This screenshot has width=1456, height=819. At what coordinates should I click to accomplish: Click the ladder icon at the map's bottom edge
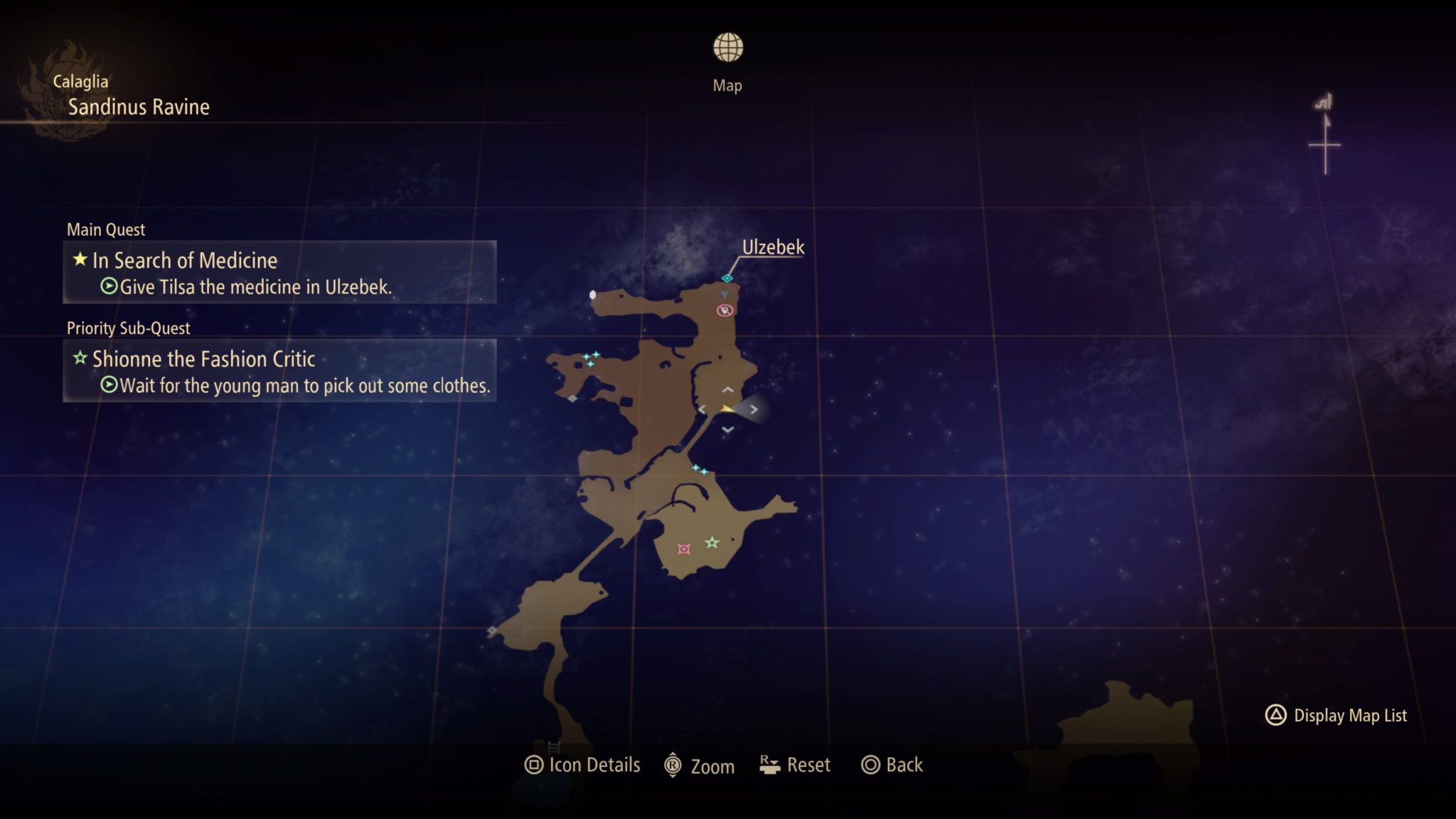553,747
